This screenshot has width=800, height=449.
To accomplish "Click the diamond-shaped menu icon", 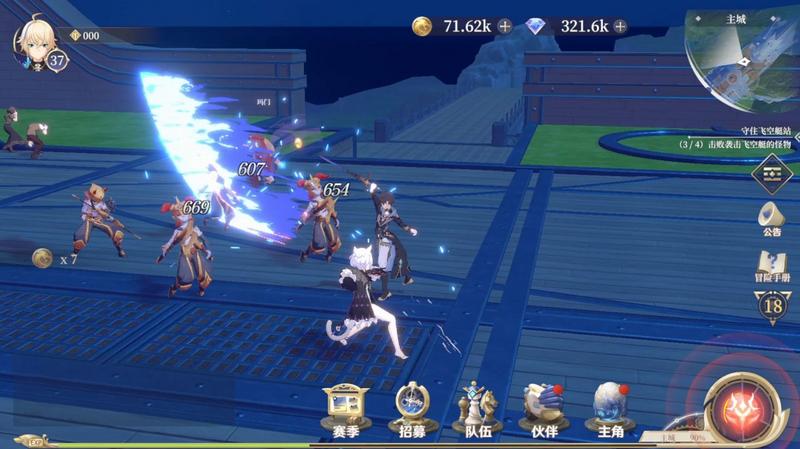I will [x=772, y=173].
